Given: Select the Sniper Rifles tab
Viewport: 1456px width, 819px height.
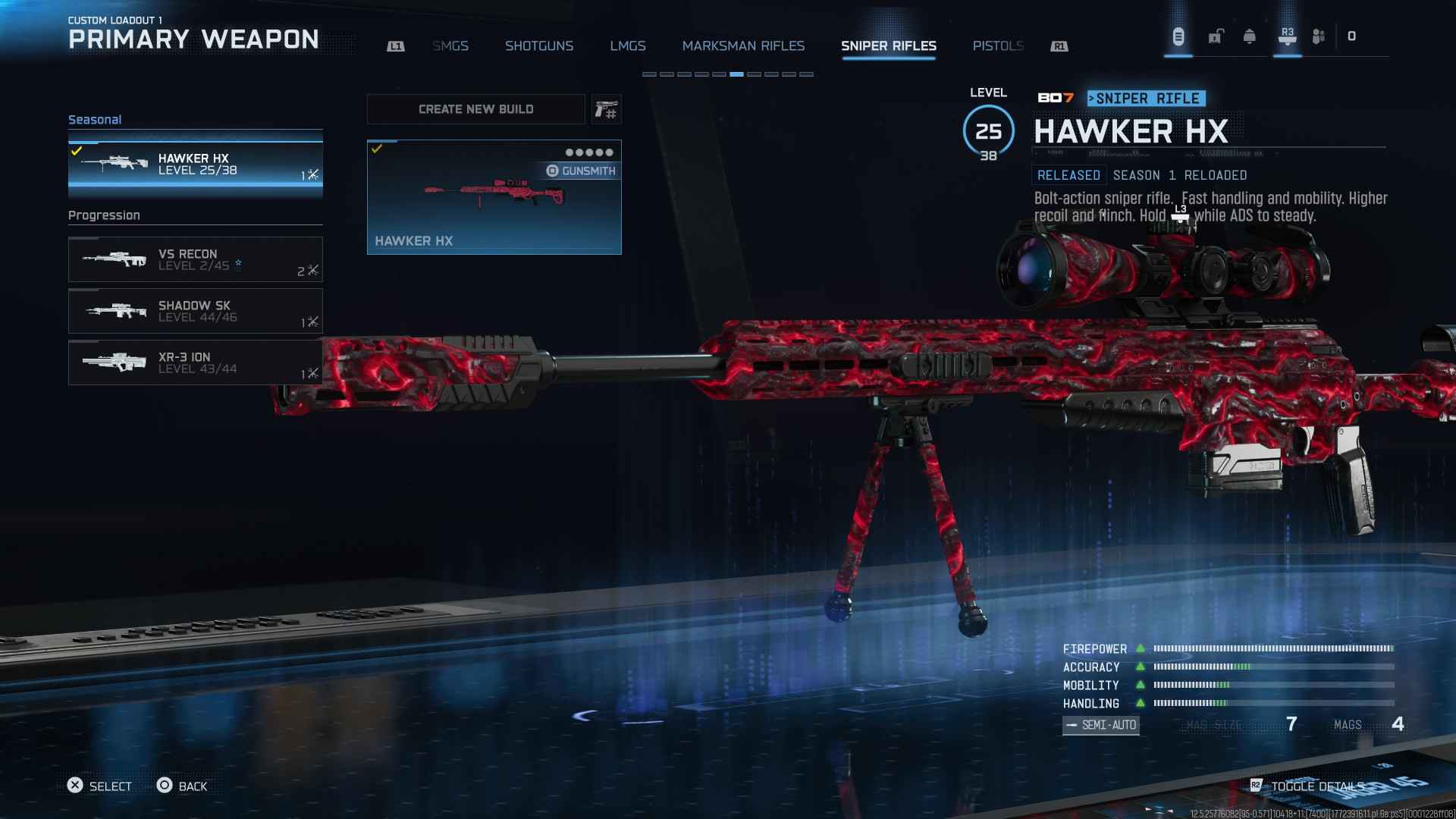Looking at the screenshot, I should [x=888, y=46].
